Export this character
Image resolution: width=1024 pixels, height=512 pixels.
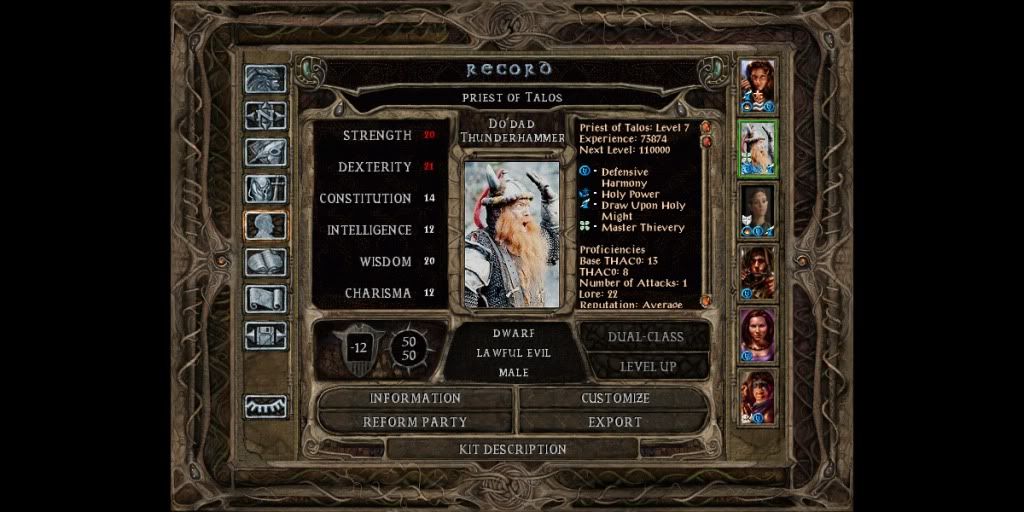(x=615, y=422)
